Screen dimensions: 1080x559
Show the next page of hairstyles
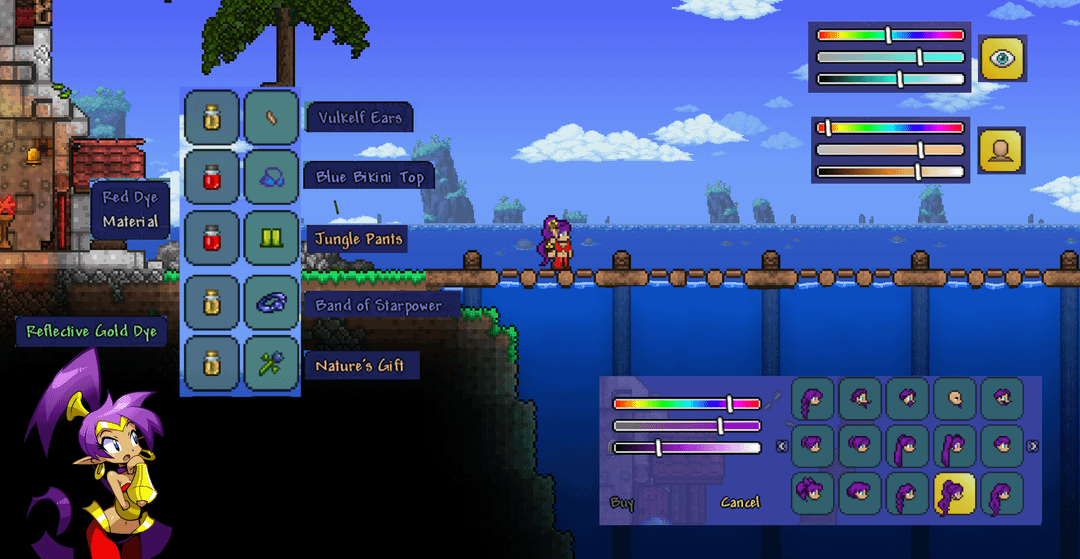point(1033,446)
